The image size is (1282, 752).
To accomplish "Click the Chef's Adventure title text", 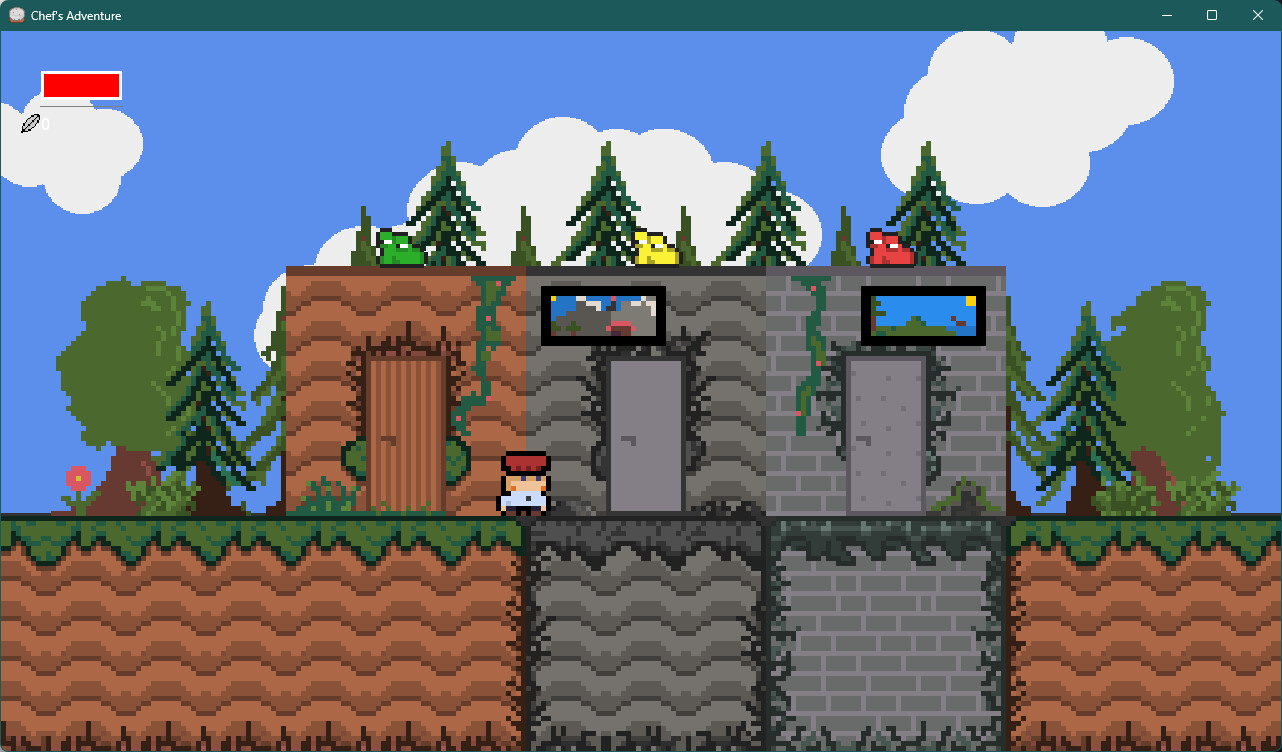I will [76, 15].
